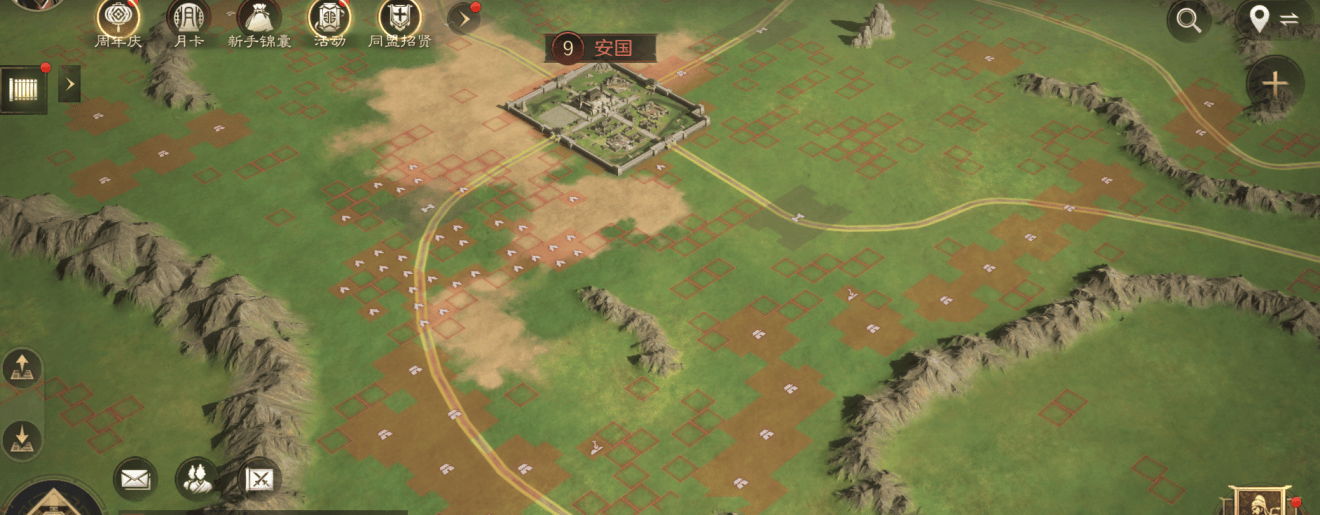The height and width of the screenshot is (515, 1320).
Task: Open the bamboo scroll panel
Action: point(23,89)
